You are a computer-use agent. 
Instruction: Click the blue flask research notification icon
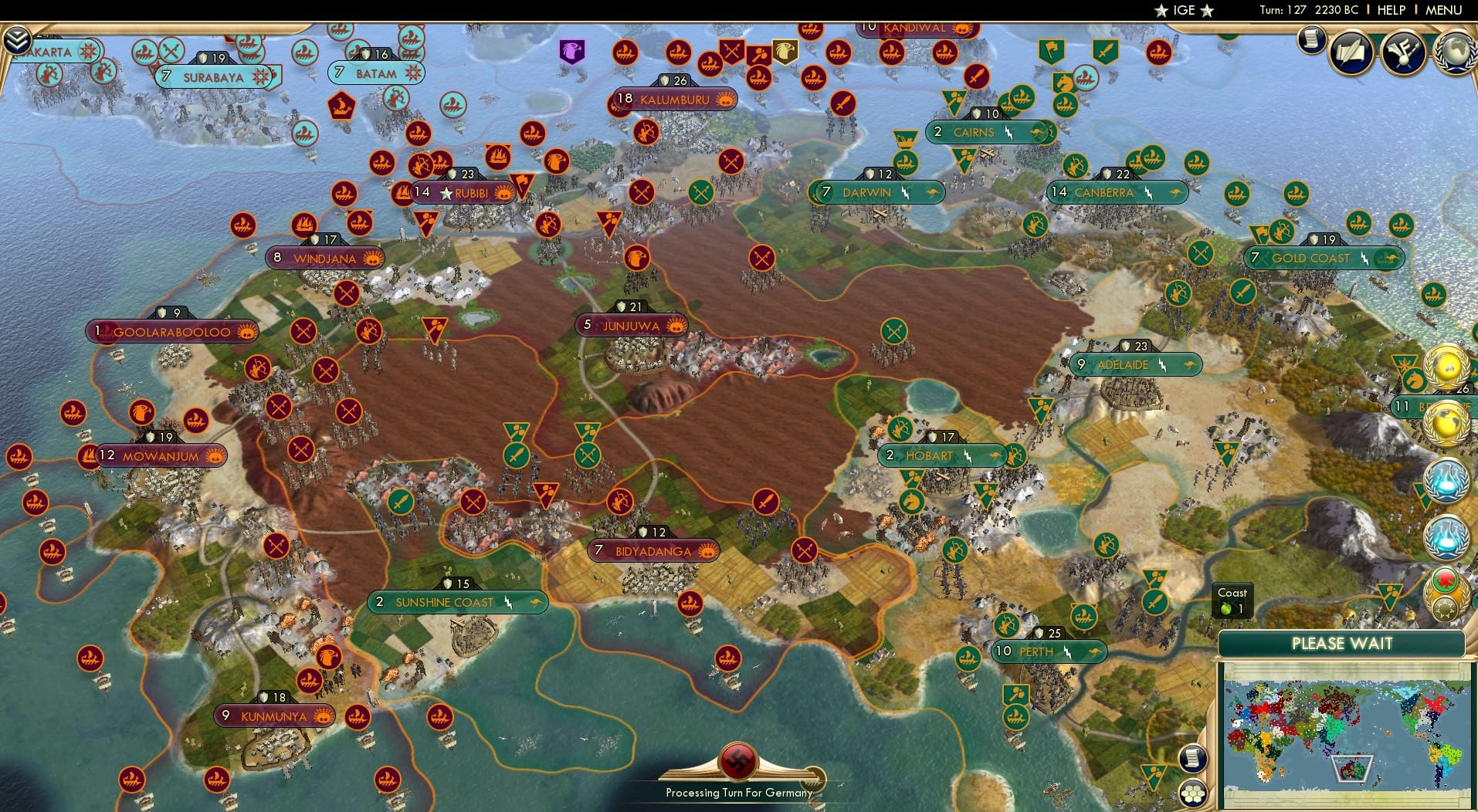pos(1446,480)
